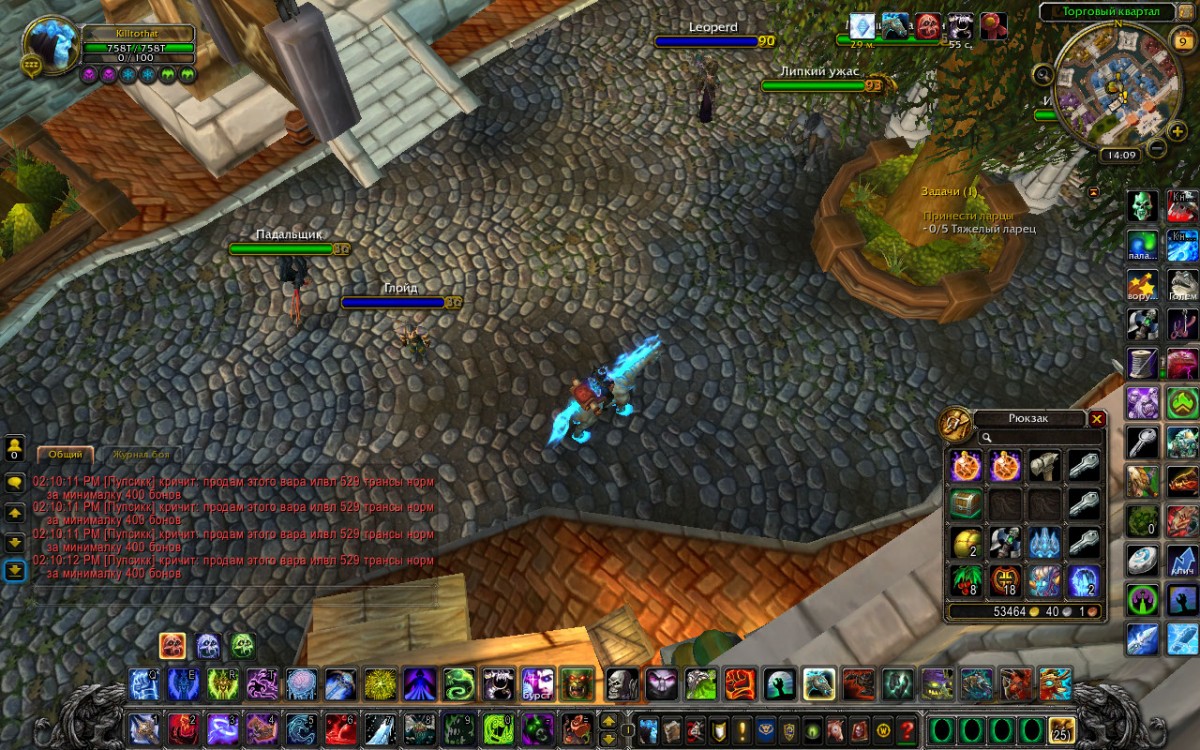Open the yellow exclamation quest log button

click(742, 728)
